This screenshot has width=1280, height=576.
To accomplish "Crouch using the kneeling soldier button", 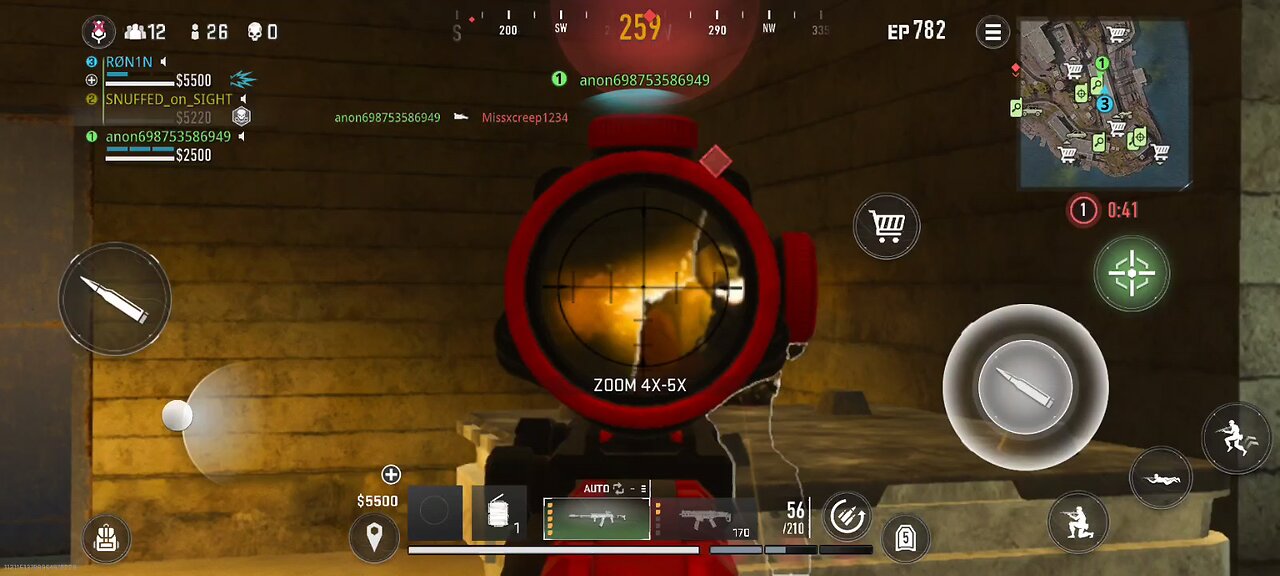I will 1078,521.
